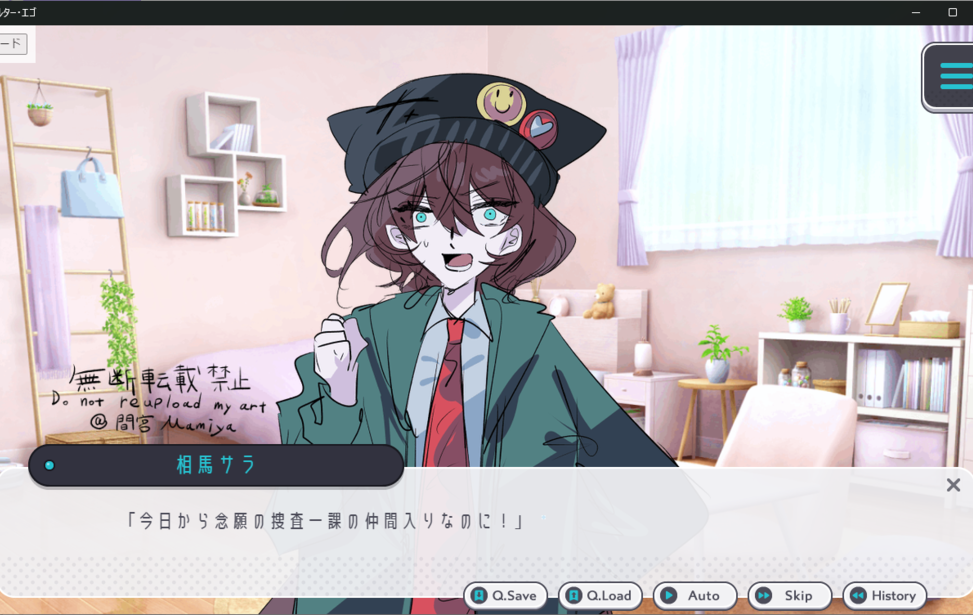Open the Q.Load quick load
The image size is (973, 615).
600,596
